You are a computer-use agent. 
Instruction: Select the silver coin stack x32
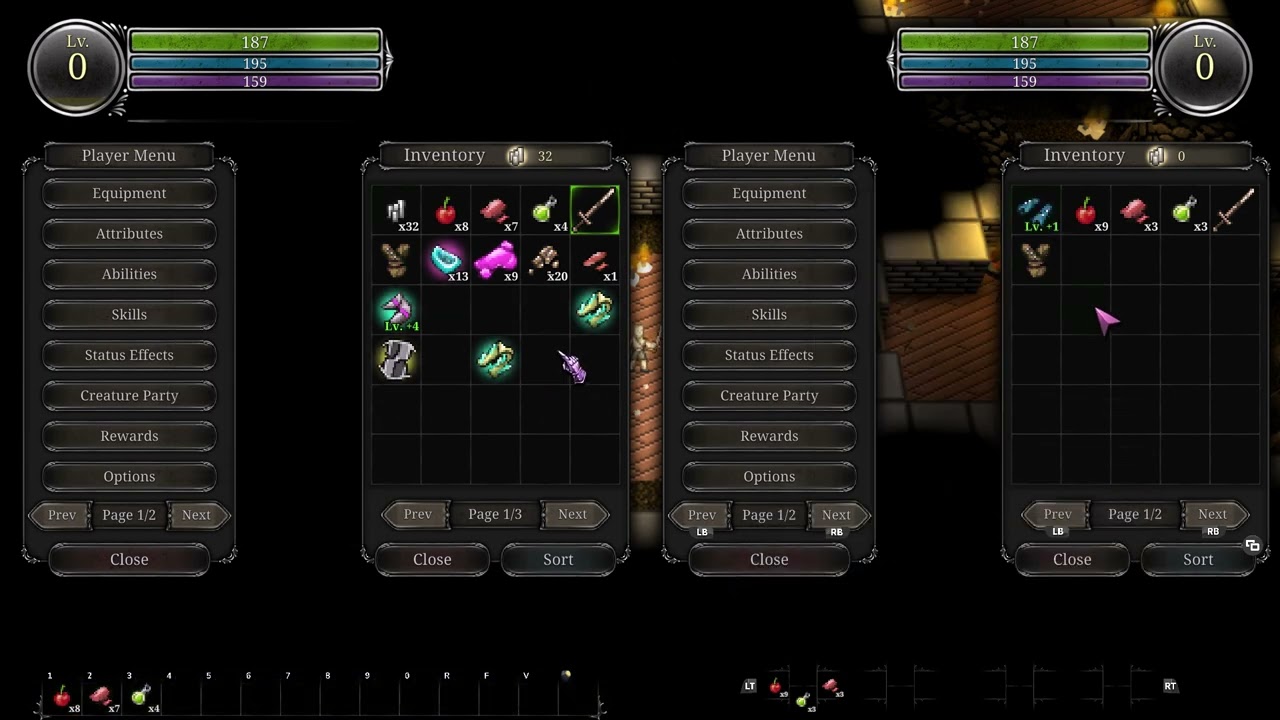[x=396, y=211]
